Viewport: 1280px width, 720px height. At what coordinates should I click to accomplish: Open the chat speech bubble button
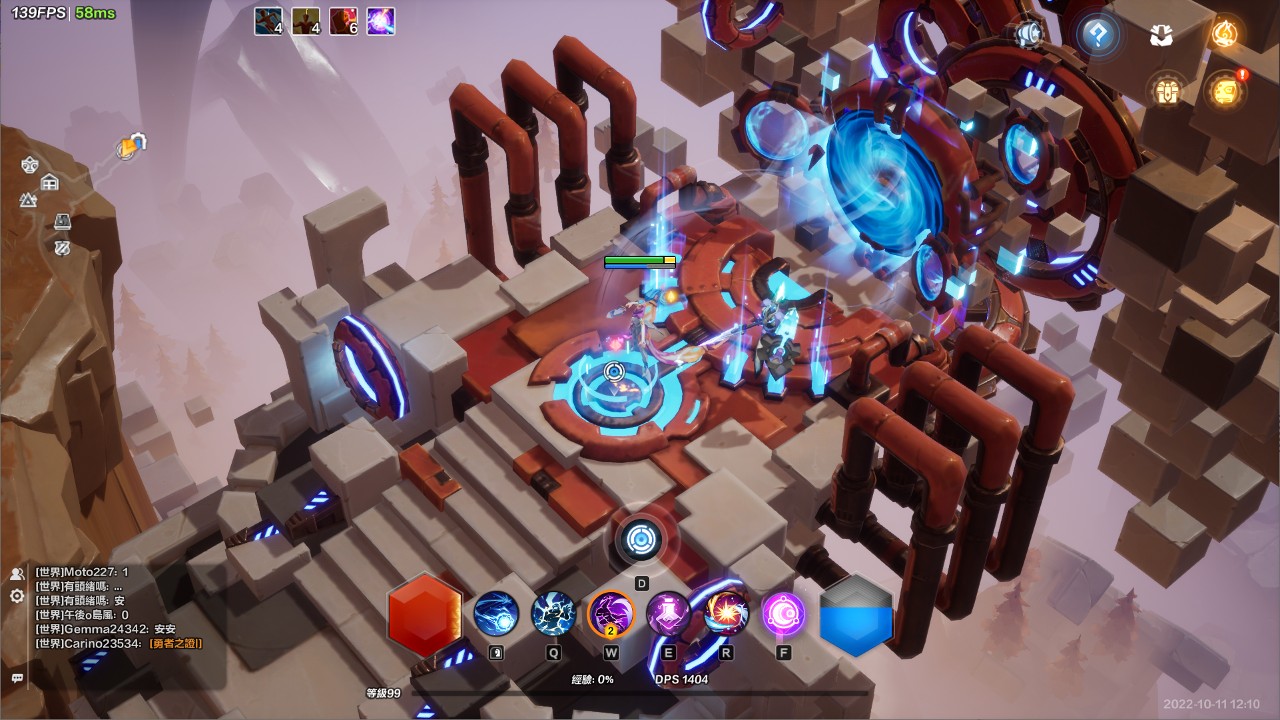pyautogui.click(x=17, y=678)
